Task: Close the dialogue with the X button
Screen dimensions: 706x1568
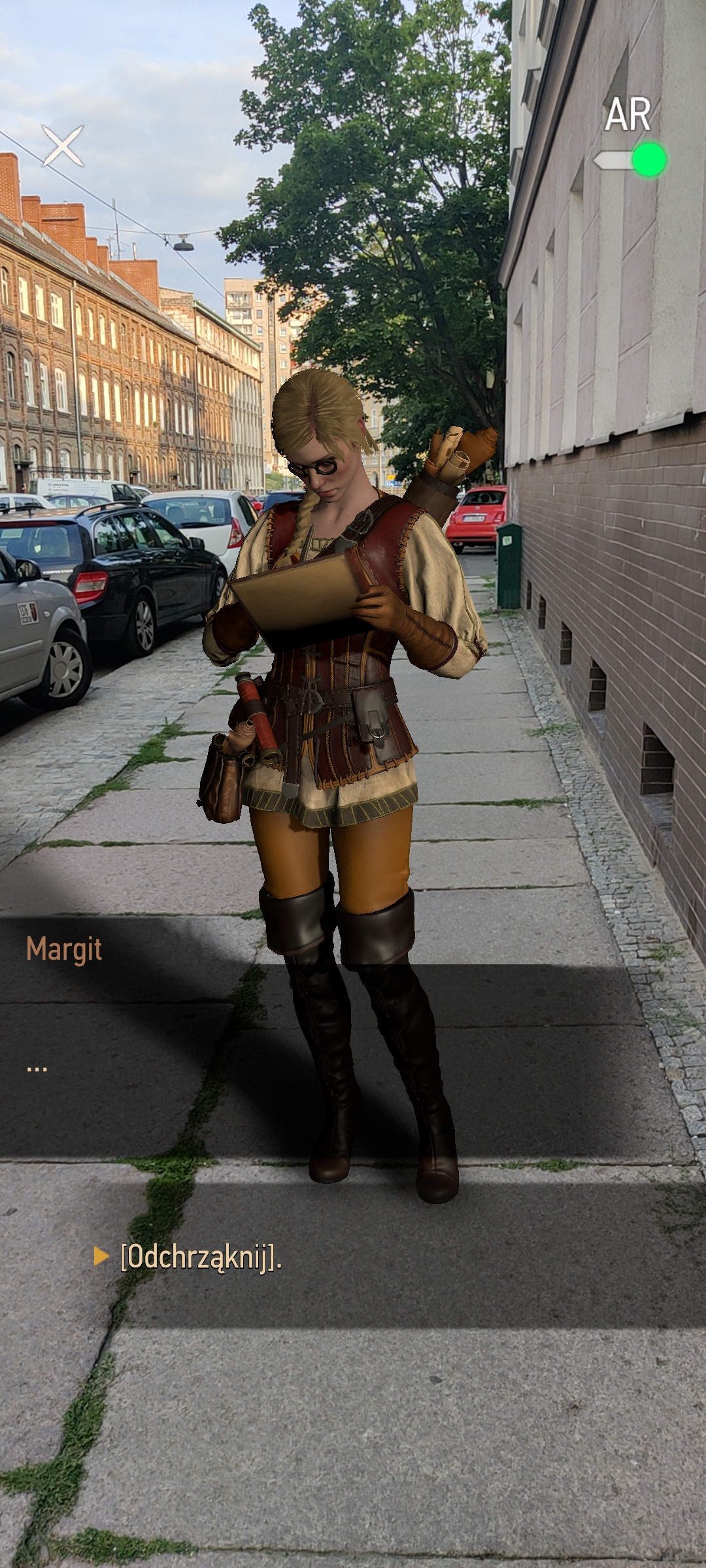Action: click(x=63, y=145)
